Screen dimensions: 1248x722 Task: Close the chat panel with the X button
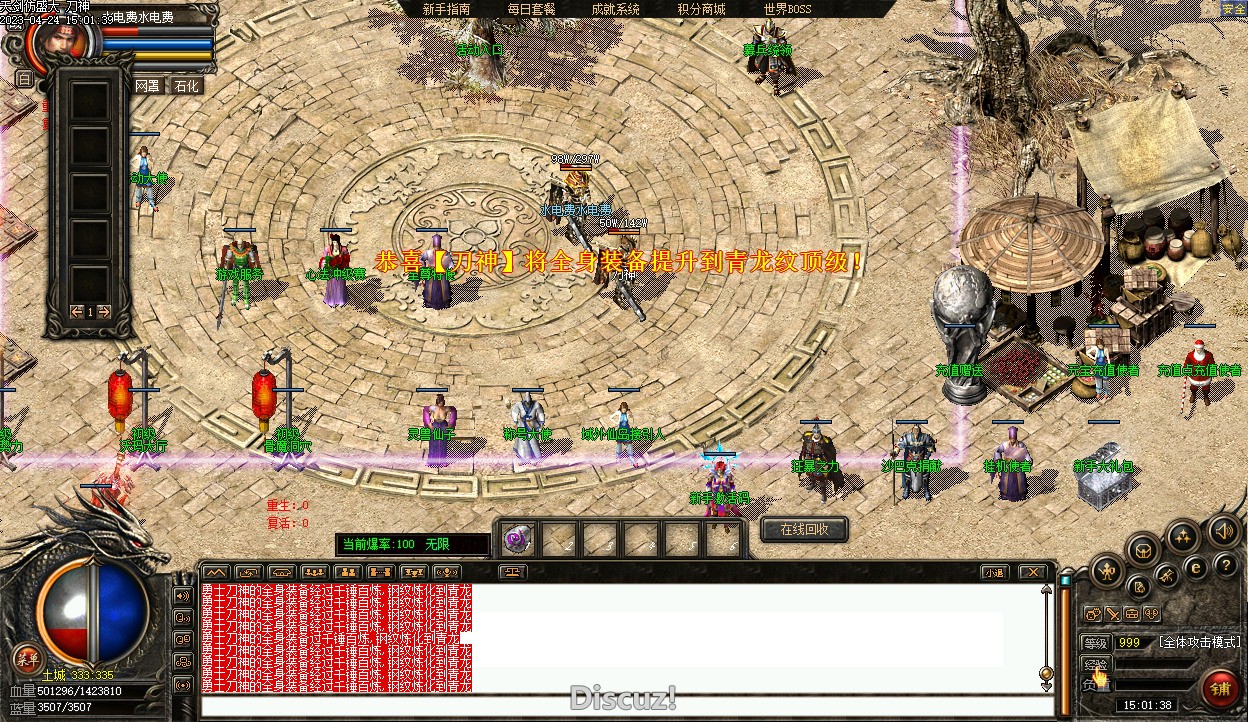(1031, 573)
